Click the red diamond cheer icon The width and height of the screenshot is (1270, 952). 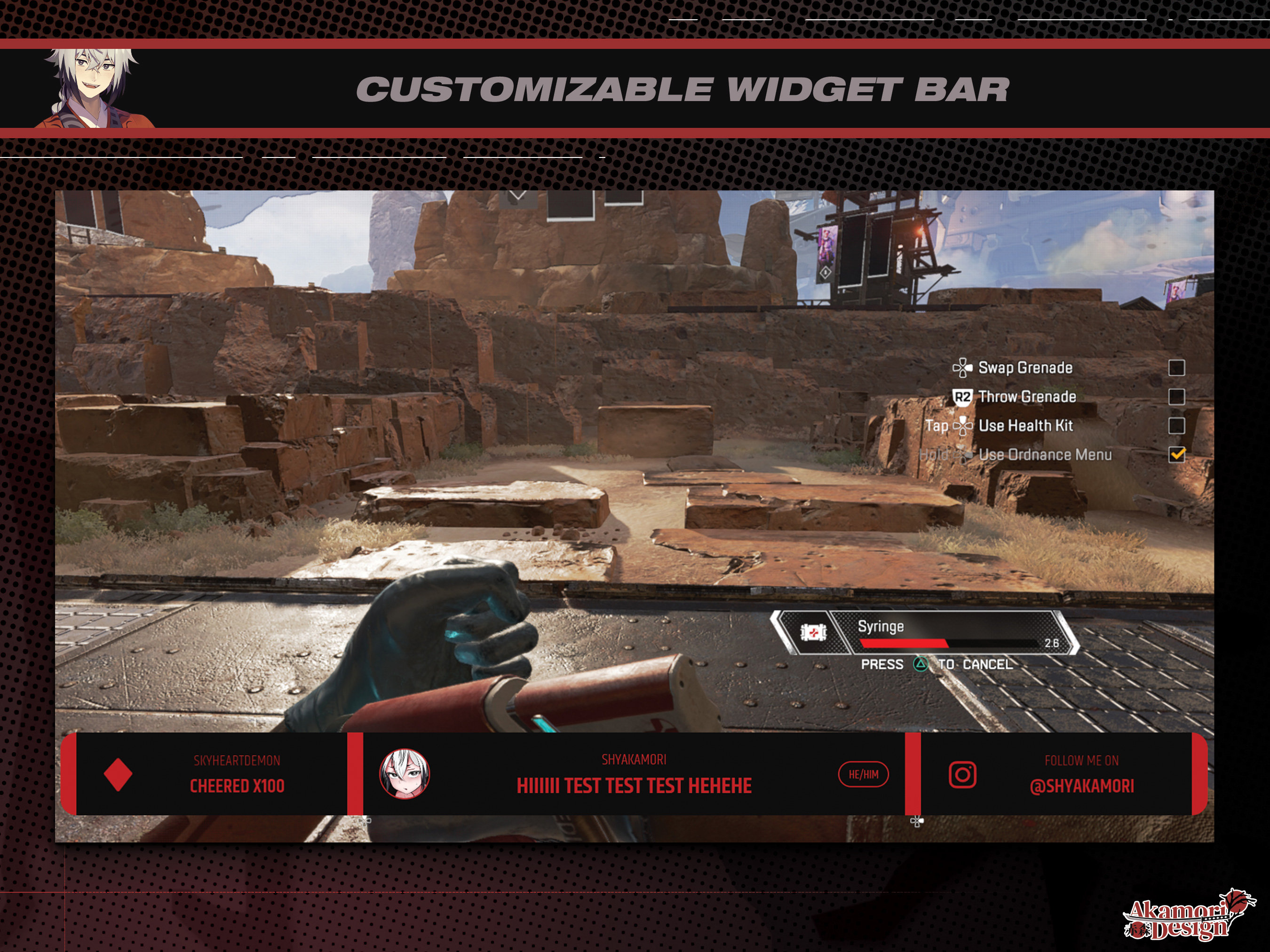tap(117, 773)
